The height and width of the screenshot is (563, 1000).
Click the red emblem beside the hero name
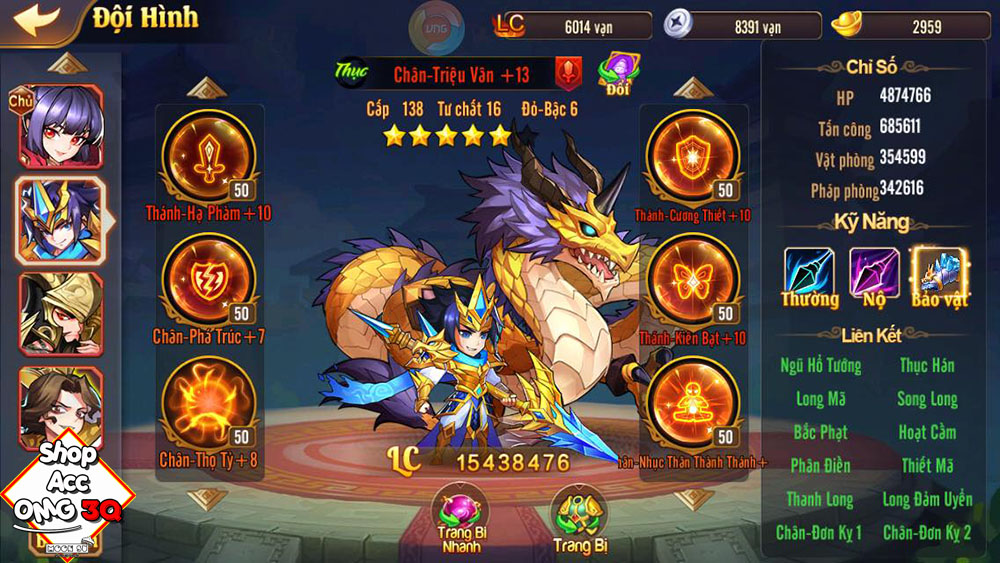point(570,73)
